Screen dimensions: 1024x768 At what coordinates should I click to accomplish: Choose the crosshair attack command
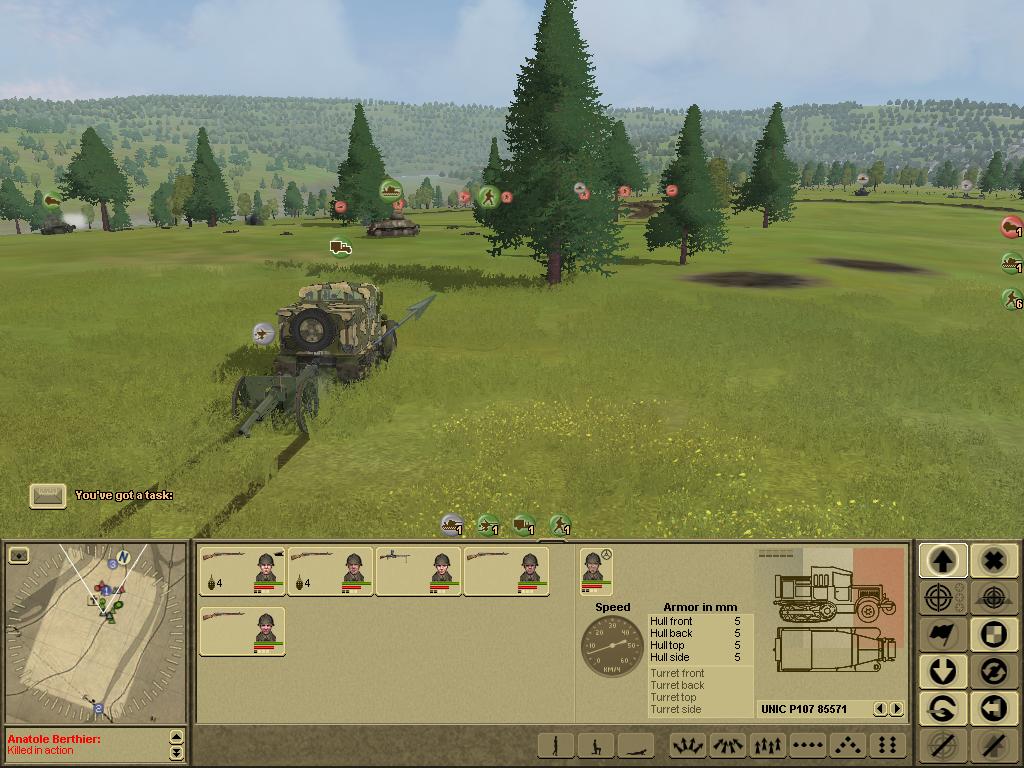(x=942, y=598)
